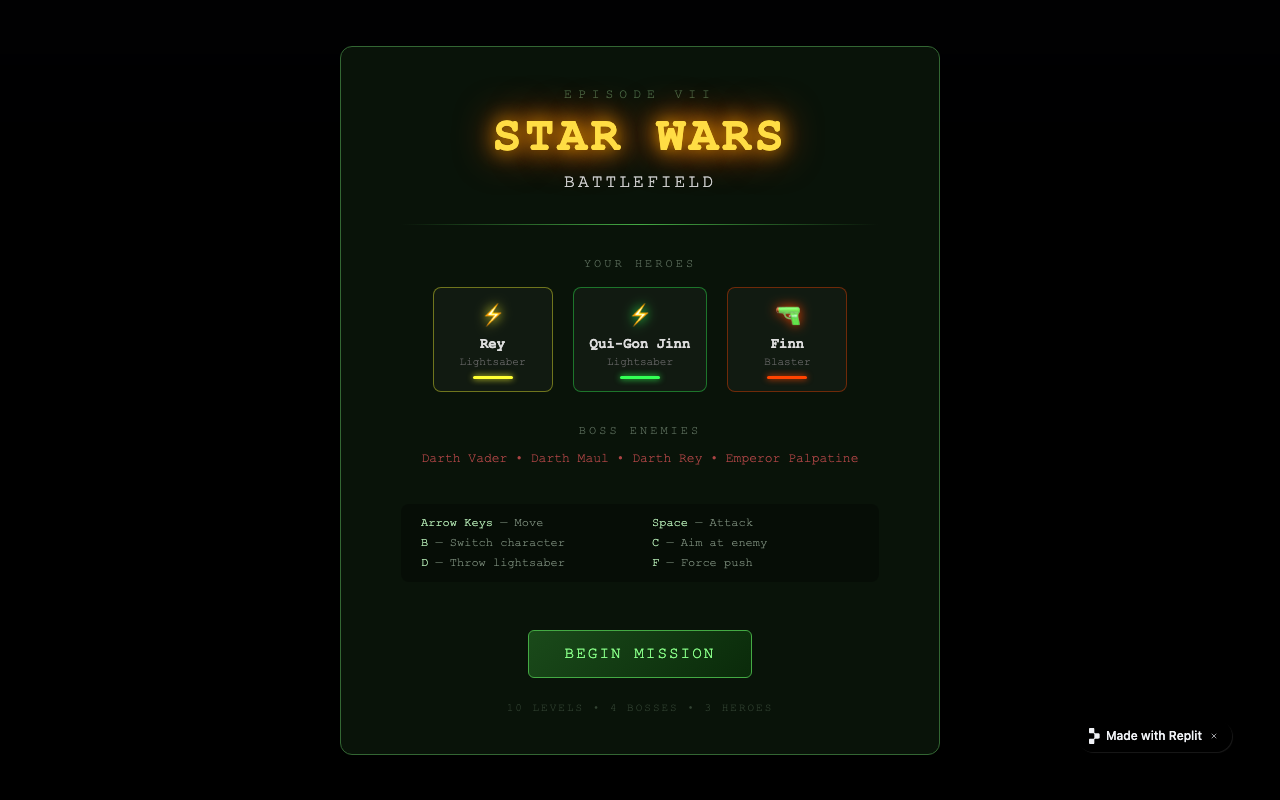Select the Rey hero card
This screenshot has height=800, width=1280.
click(493, 339)
